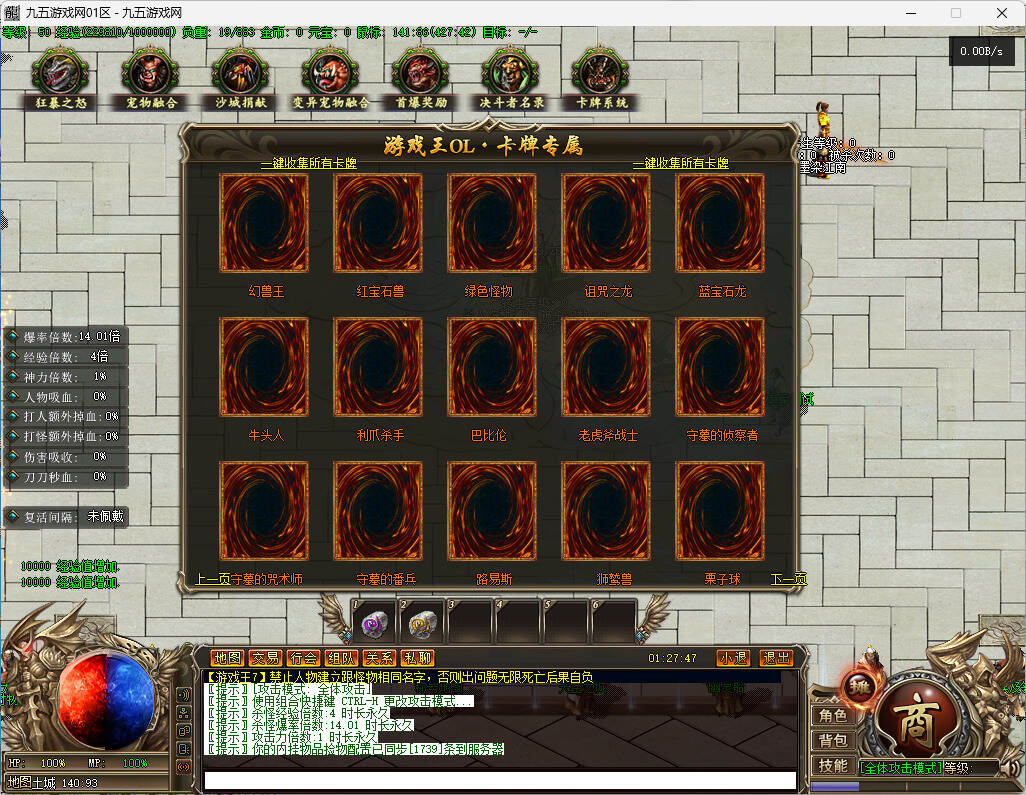Go to the previous page with 上一页

coord(213,579)
